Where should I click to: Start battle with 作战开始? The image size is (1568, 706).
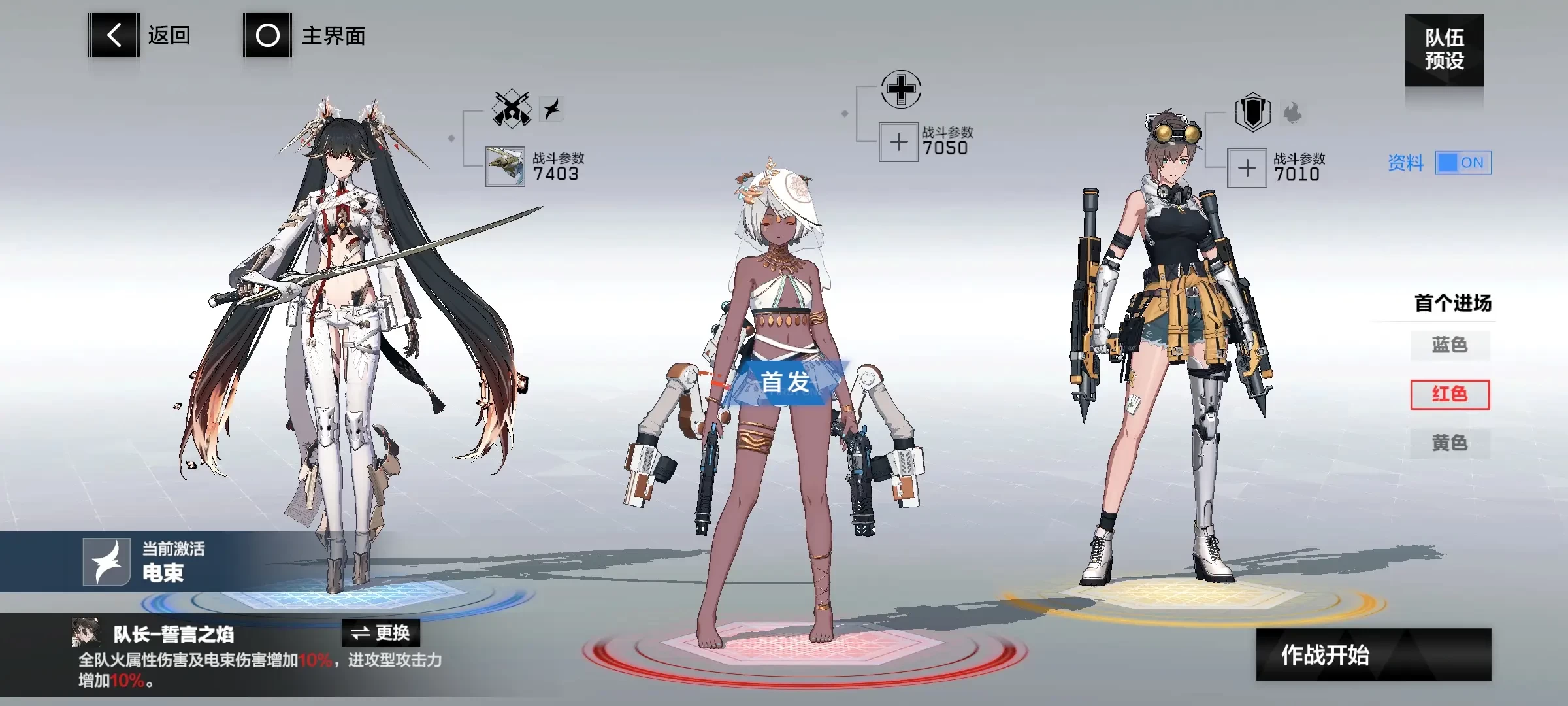point(1373,654)
